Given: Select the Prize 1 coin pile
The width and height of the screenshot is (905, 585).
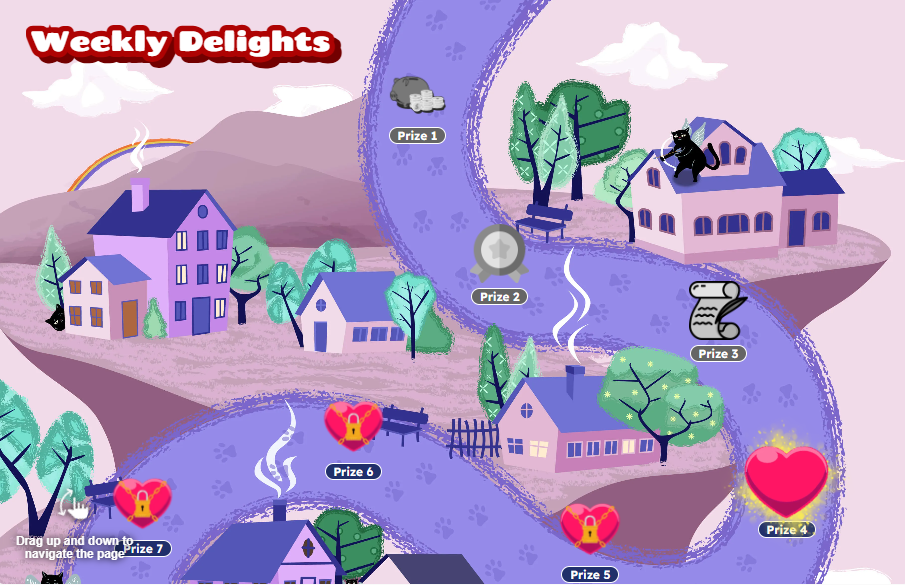Looking at the screenshot, I should click(416, 95).
